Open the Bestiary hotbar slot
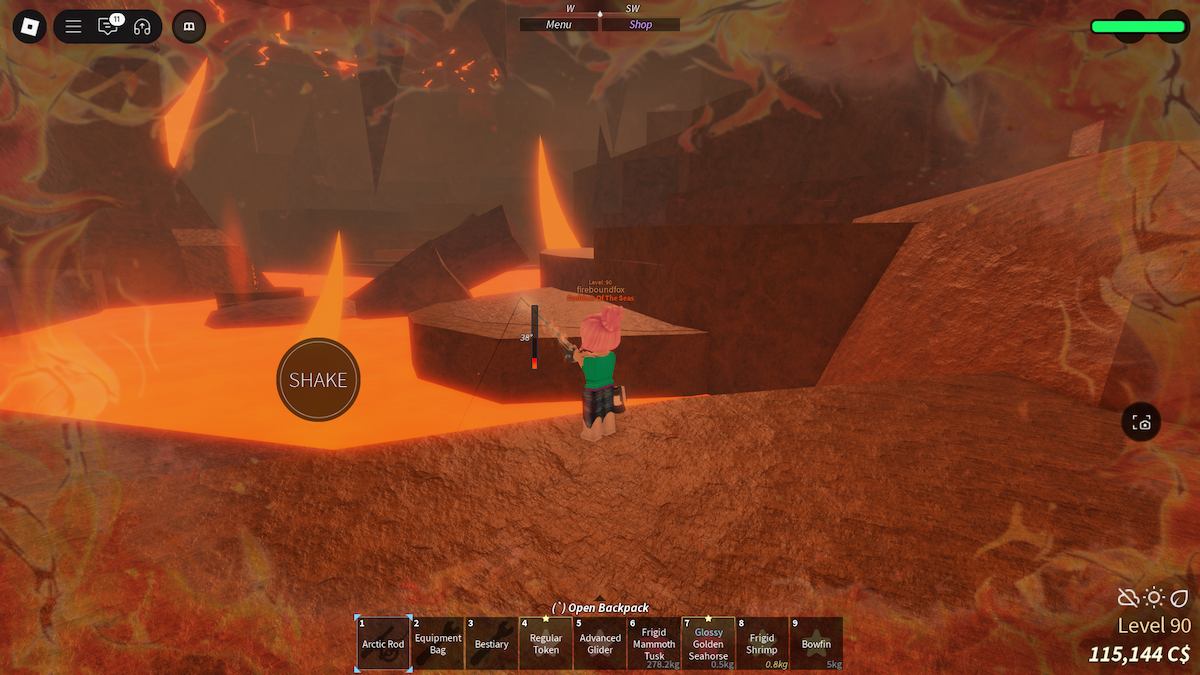1200x675 pixels. 492,642
